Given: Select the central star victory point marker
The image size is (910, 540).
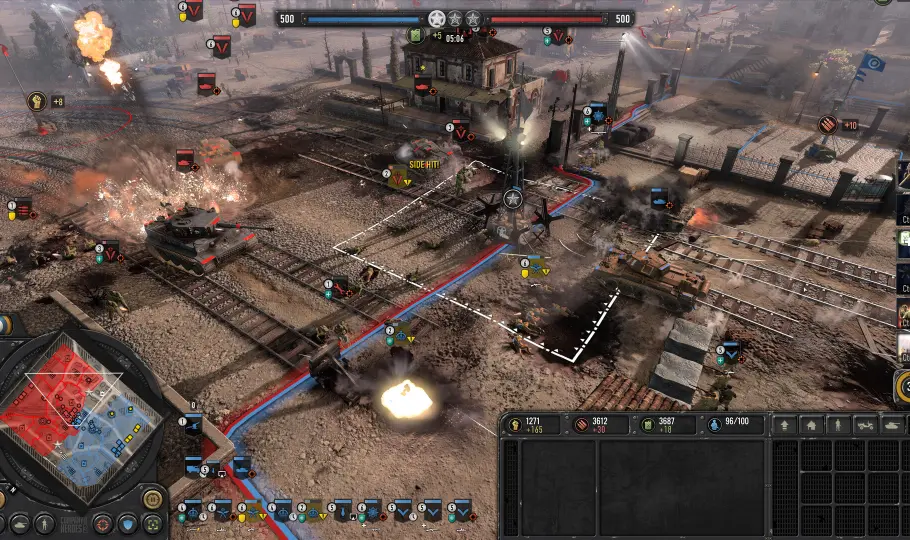Looking at the screenshot, I should (x=513, y=198).
